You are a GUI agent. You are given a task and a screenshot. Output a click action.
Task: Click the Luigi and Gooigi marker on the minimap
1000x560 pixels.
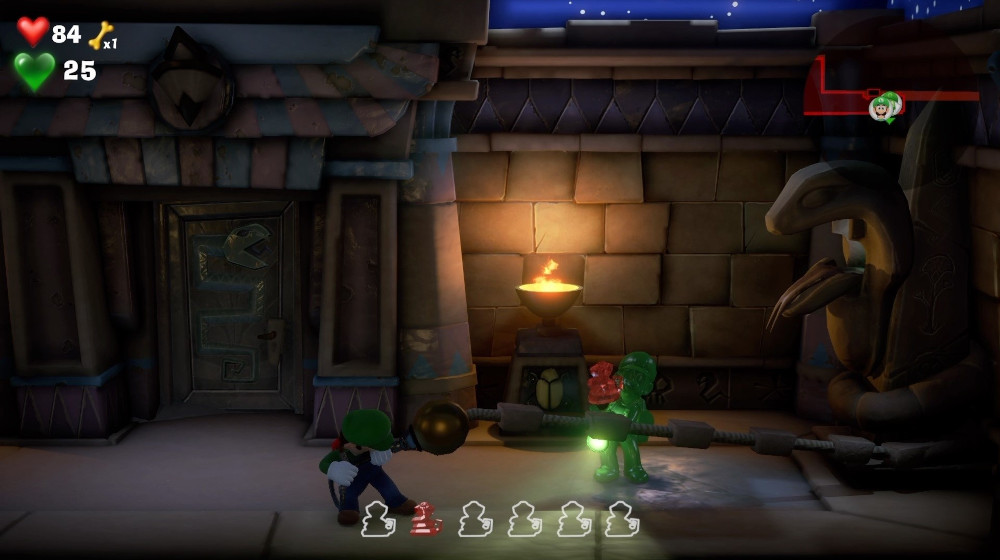click(x=885, y=106)
